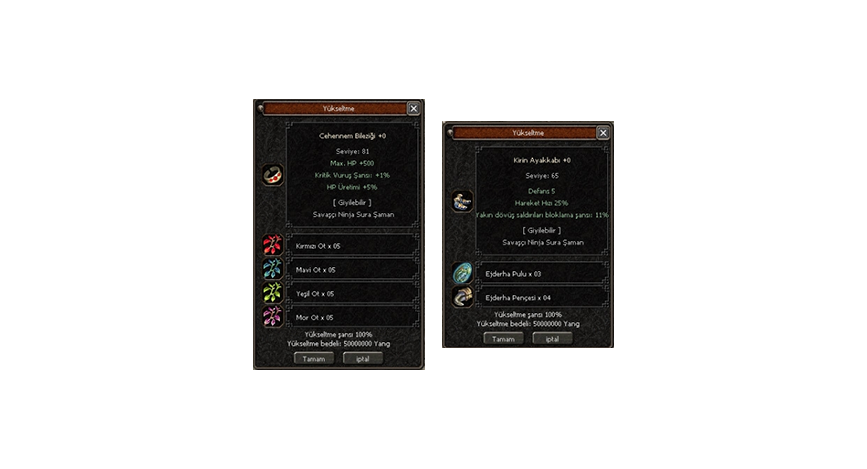Close the Cehennem Bileziği upgrade window
The height and width of the screenshot is (469, 867).
point(414,108)
